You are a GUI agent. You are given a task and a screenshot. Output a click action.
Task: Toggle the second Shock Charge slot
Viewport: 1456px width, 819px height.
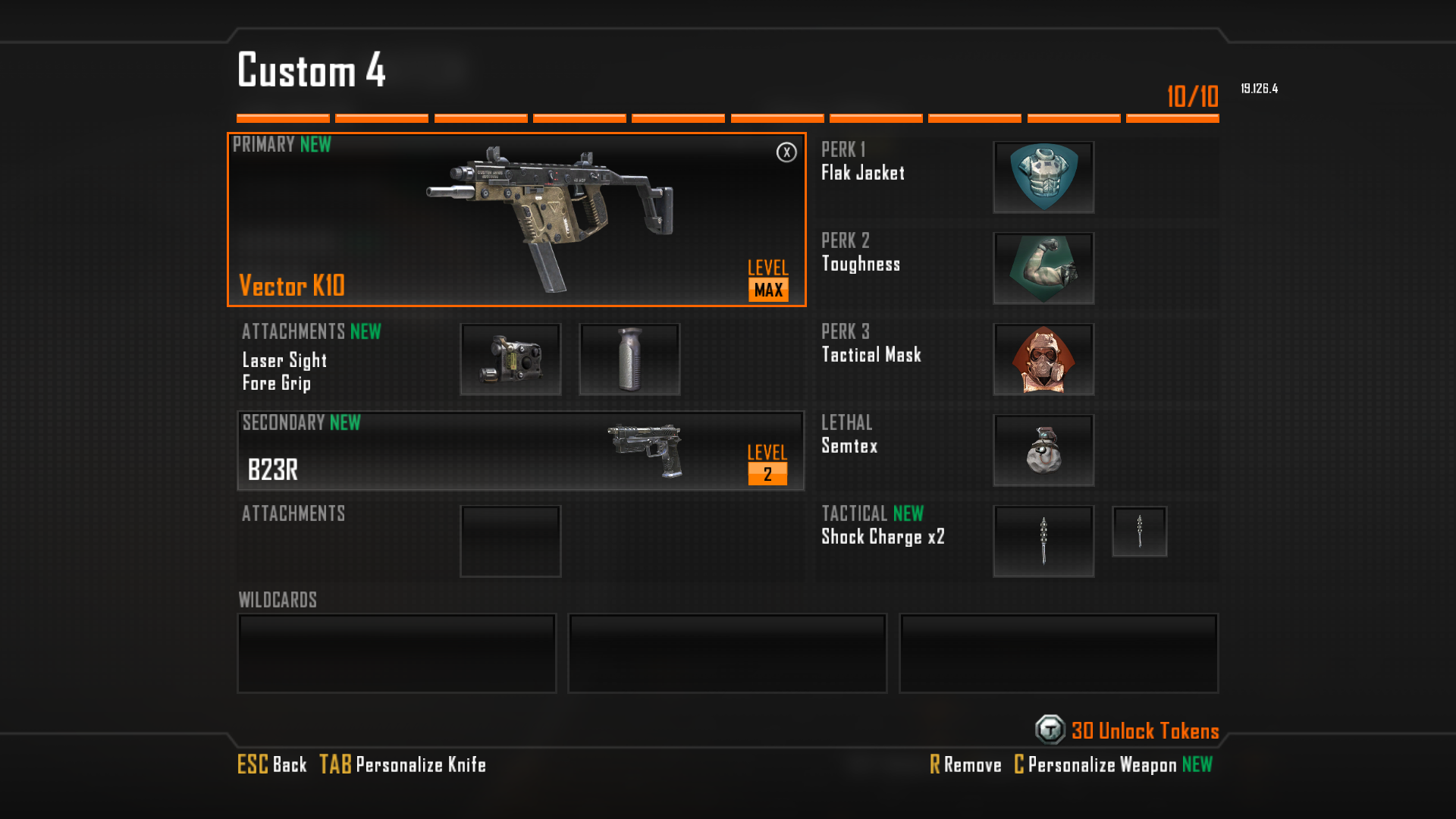coord(1139,531)
